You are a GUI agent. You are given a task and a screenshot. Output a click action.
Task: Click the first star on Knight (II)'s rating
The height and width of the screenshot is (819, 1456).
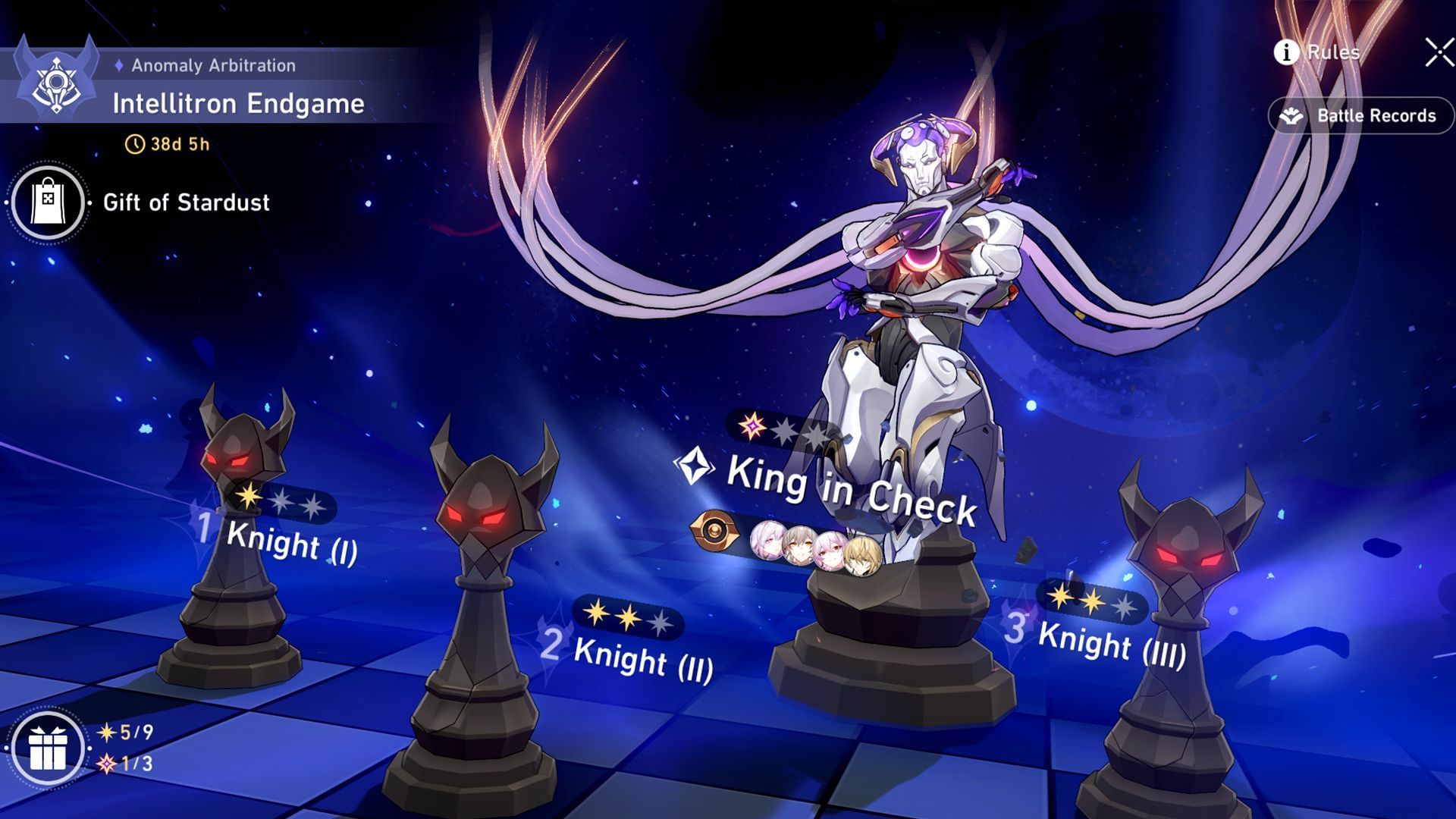coord(595,610)
